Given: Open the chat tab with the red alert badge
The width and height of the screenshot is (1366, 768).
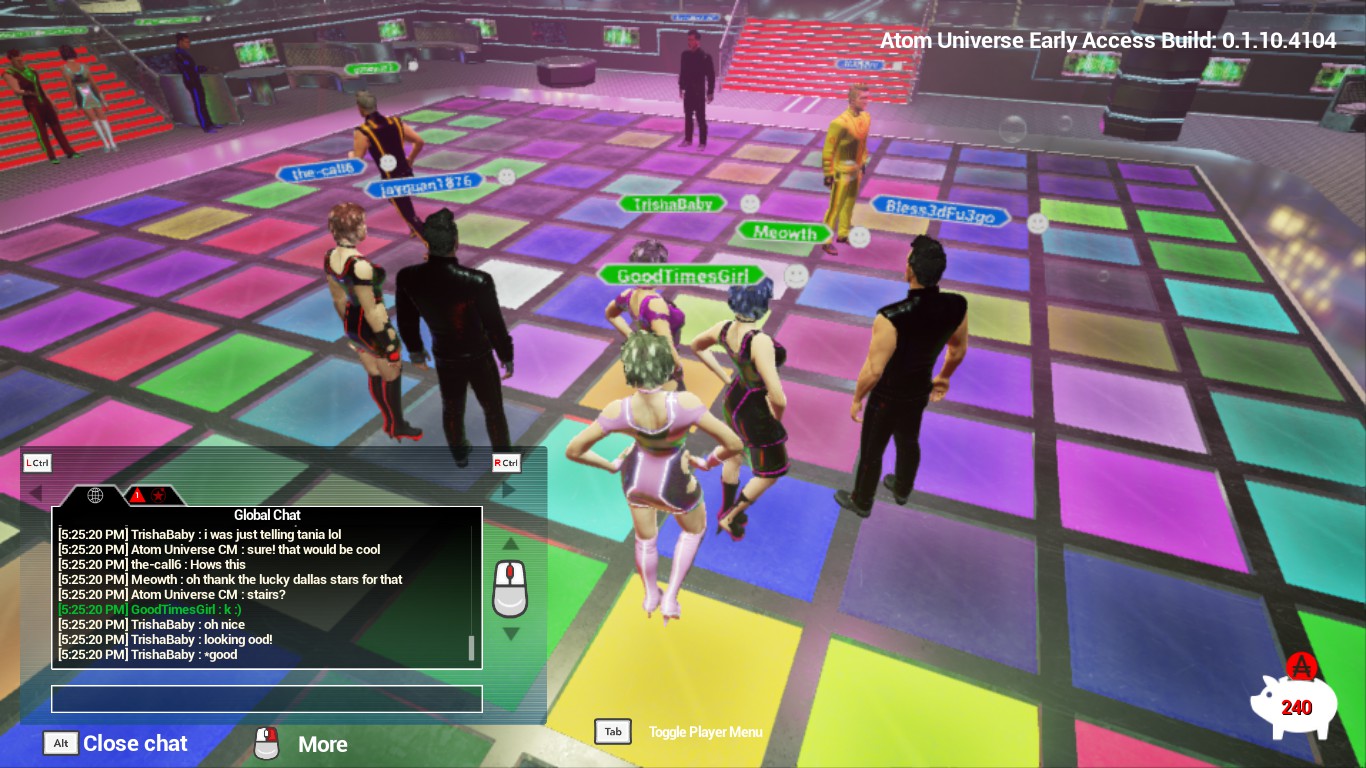Looking at the screenshot, I should [147, 495].
